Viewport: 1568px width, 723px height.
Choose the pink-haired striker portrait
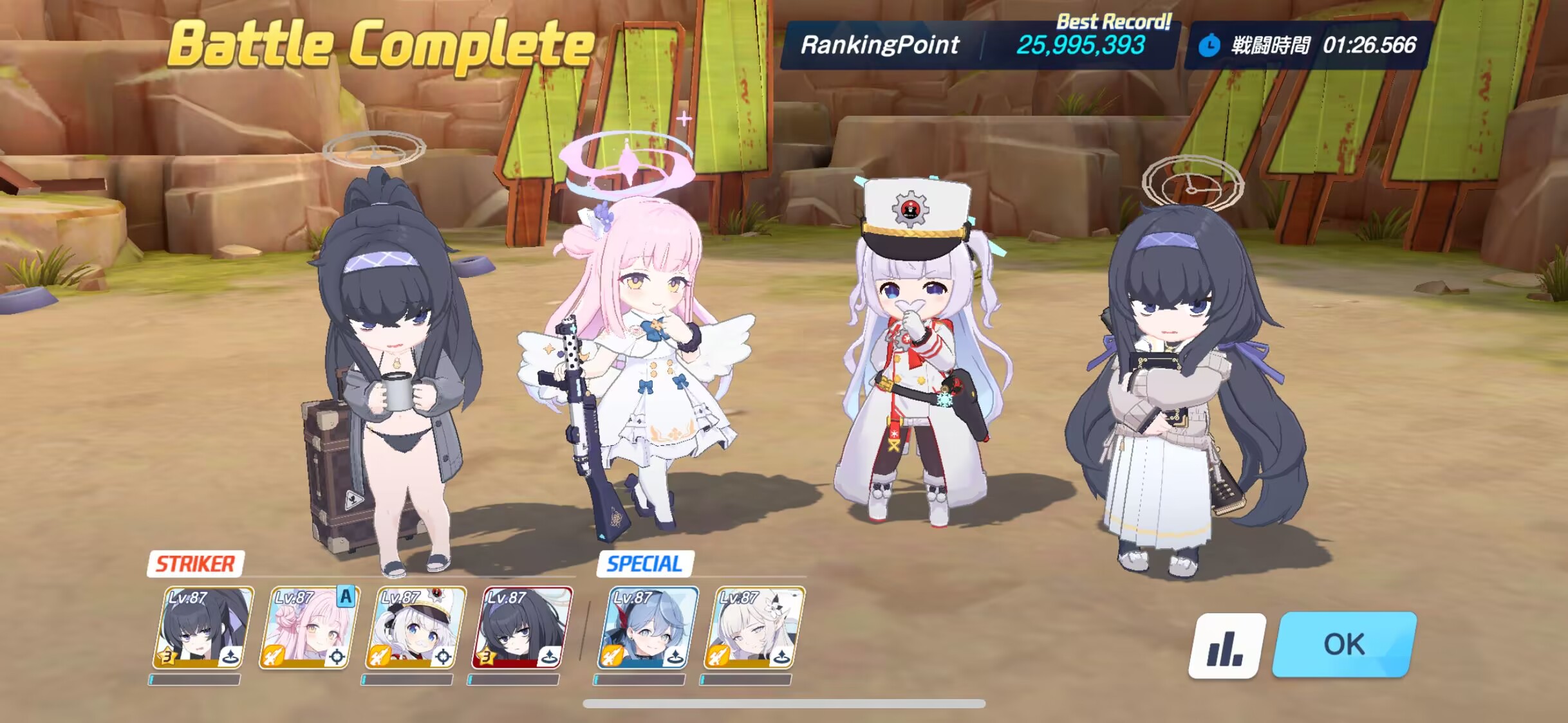tap(309, 628)
